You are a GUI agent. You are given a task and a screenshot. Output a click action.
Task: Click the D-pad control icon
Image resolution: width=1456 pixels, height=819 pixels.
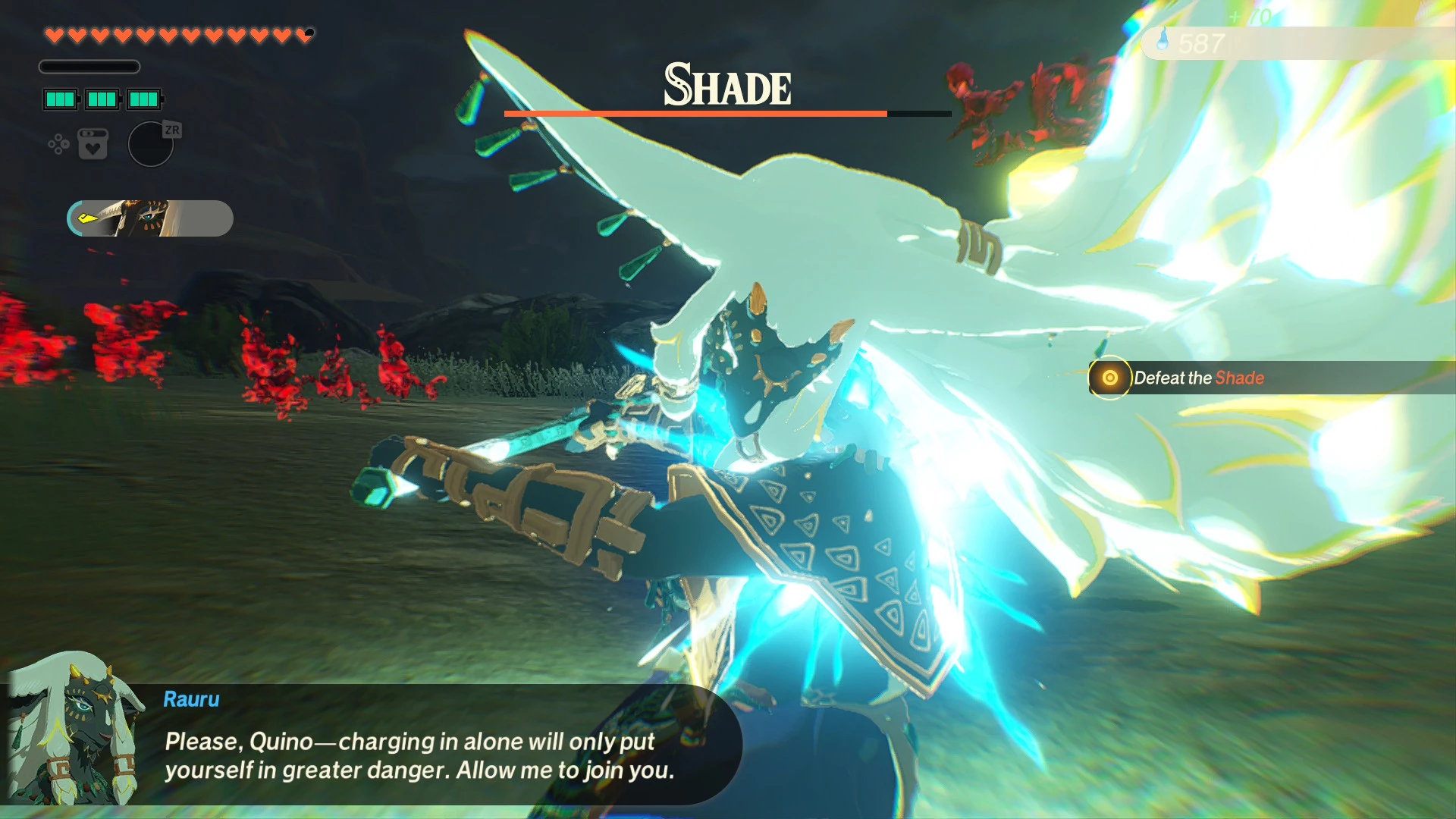tap(58, 145)
